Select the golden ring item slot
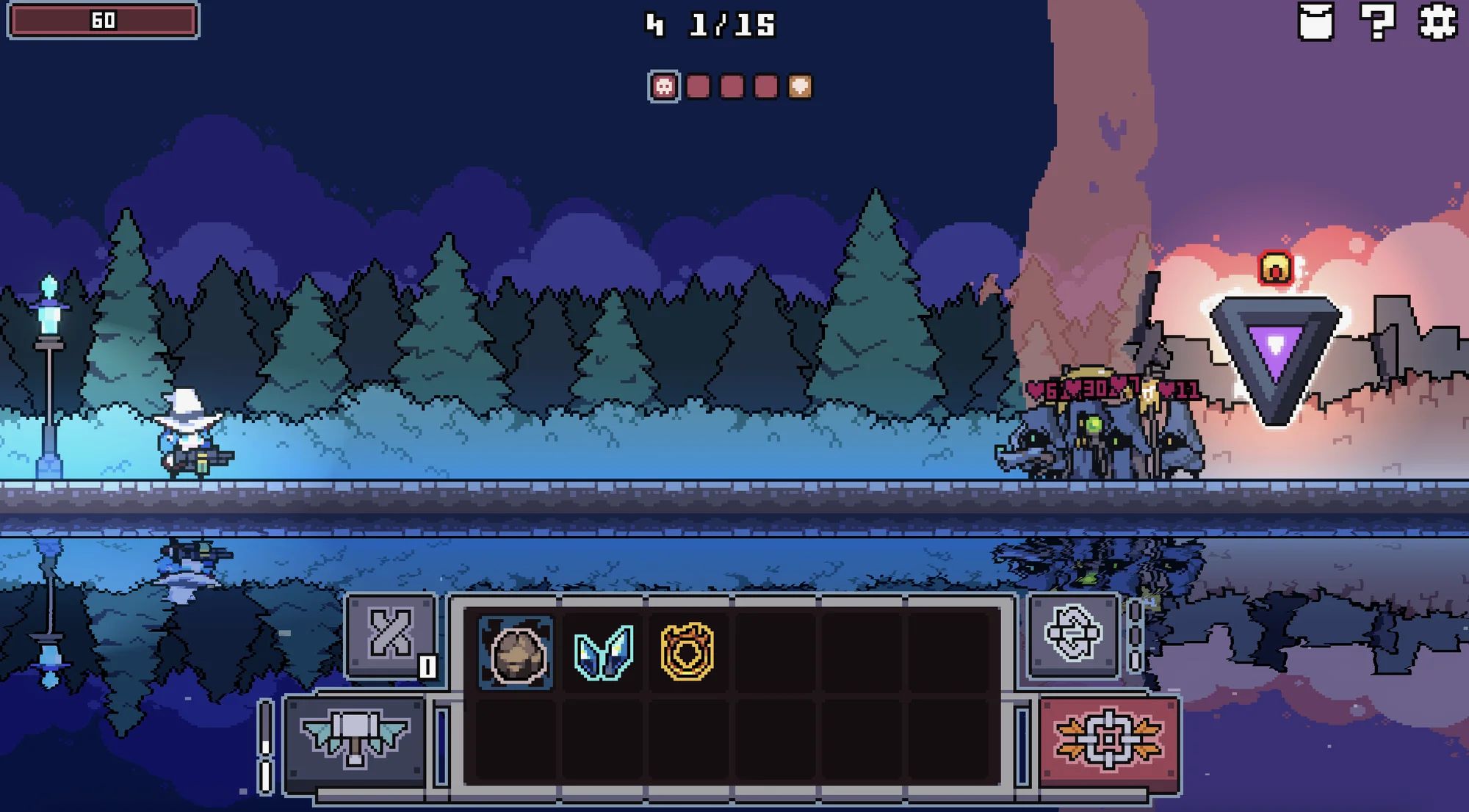1469x812 pixels. [x=687, y=652]
